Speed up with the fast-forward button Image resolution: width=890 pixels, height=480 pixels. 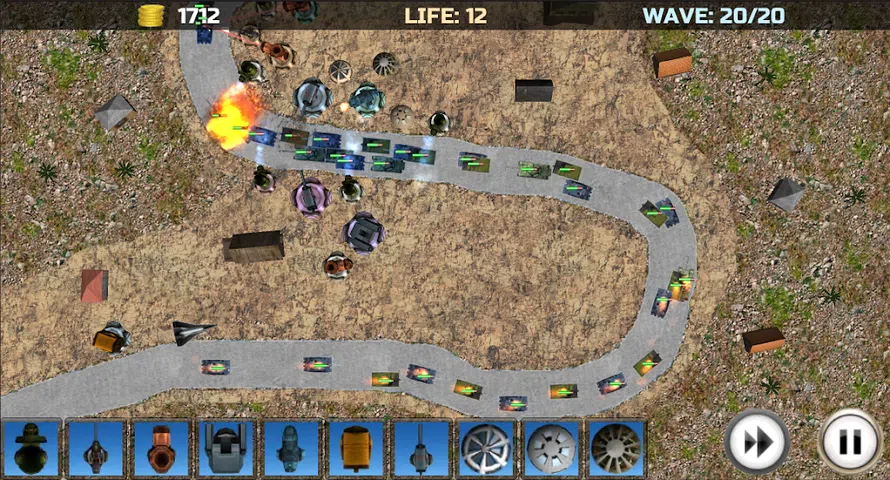pos(757,441)
